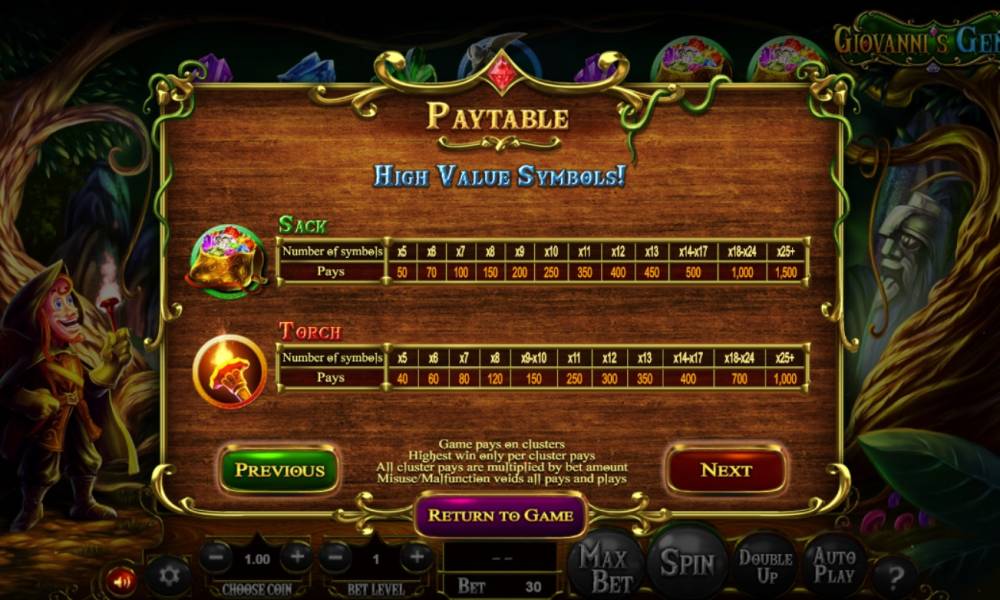Viewport: 1000px width, 600px height.
Task: Hit the Max Bet button
Action: point(605,565)
